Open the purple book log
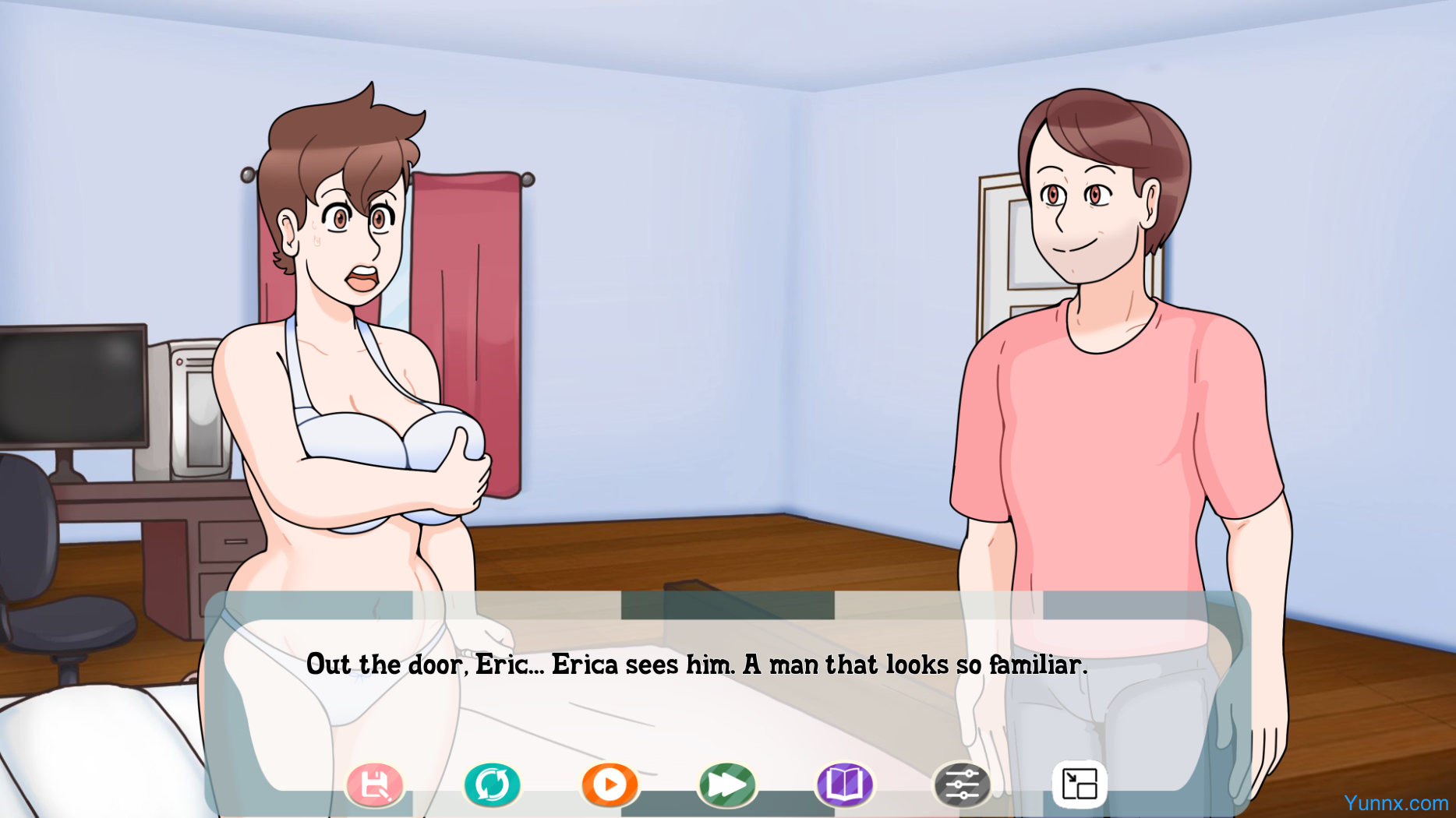 845,785
